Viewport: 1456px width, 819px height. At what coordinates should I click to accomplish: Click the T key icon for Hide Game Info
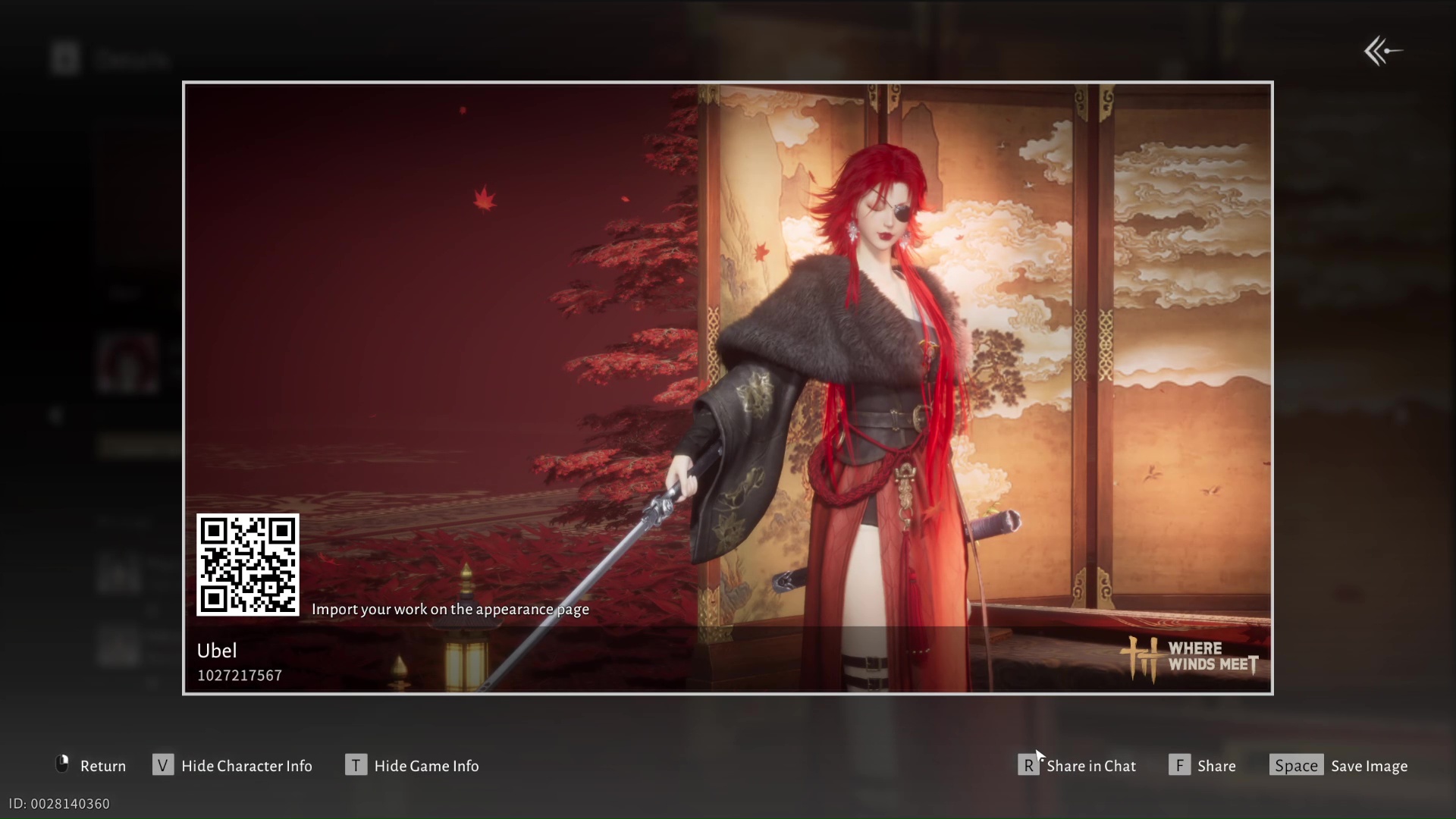tap(356, 764)
